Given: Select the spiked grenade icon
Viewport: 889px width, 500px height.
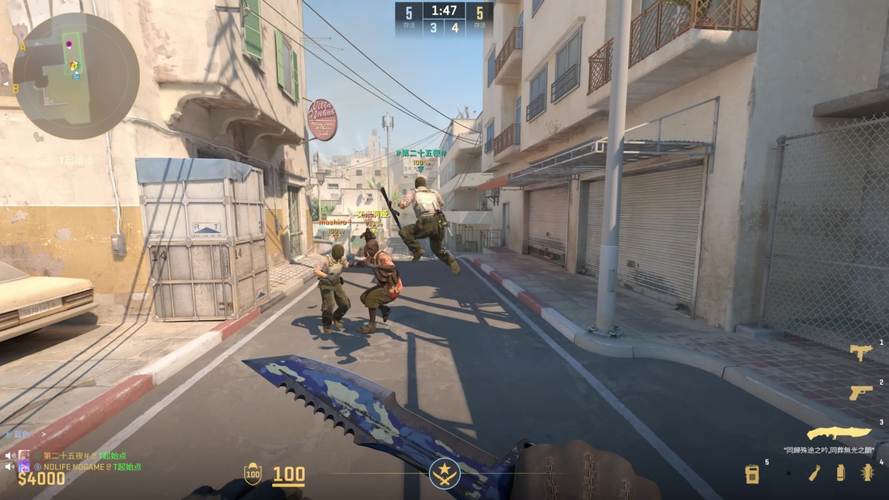Looking at the screenshot, I should tap(867, 473).
